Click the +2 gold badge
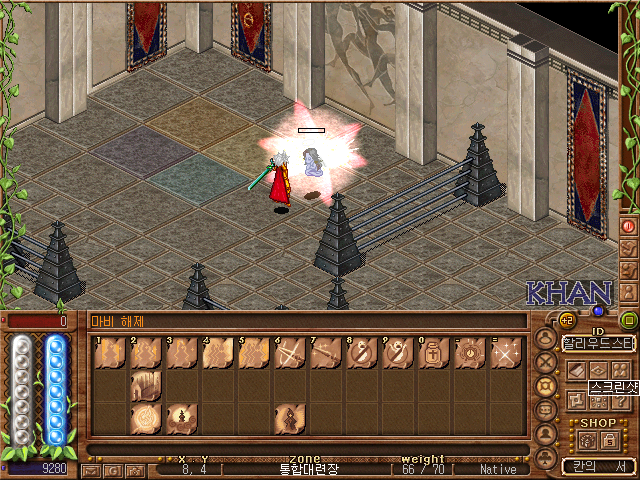This screenshot has height=480, width=640. pyautogui.click(x=566, y=320)
